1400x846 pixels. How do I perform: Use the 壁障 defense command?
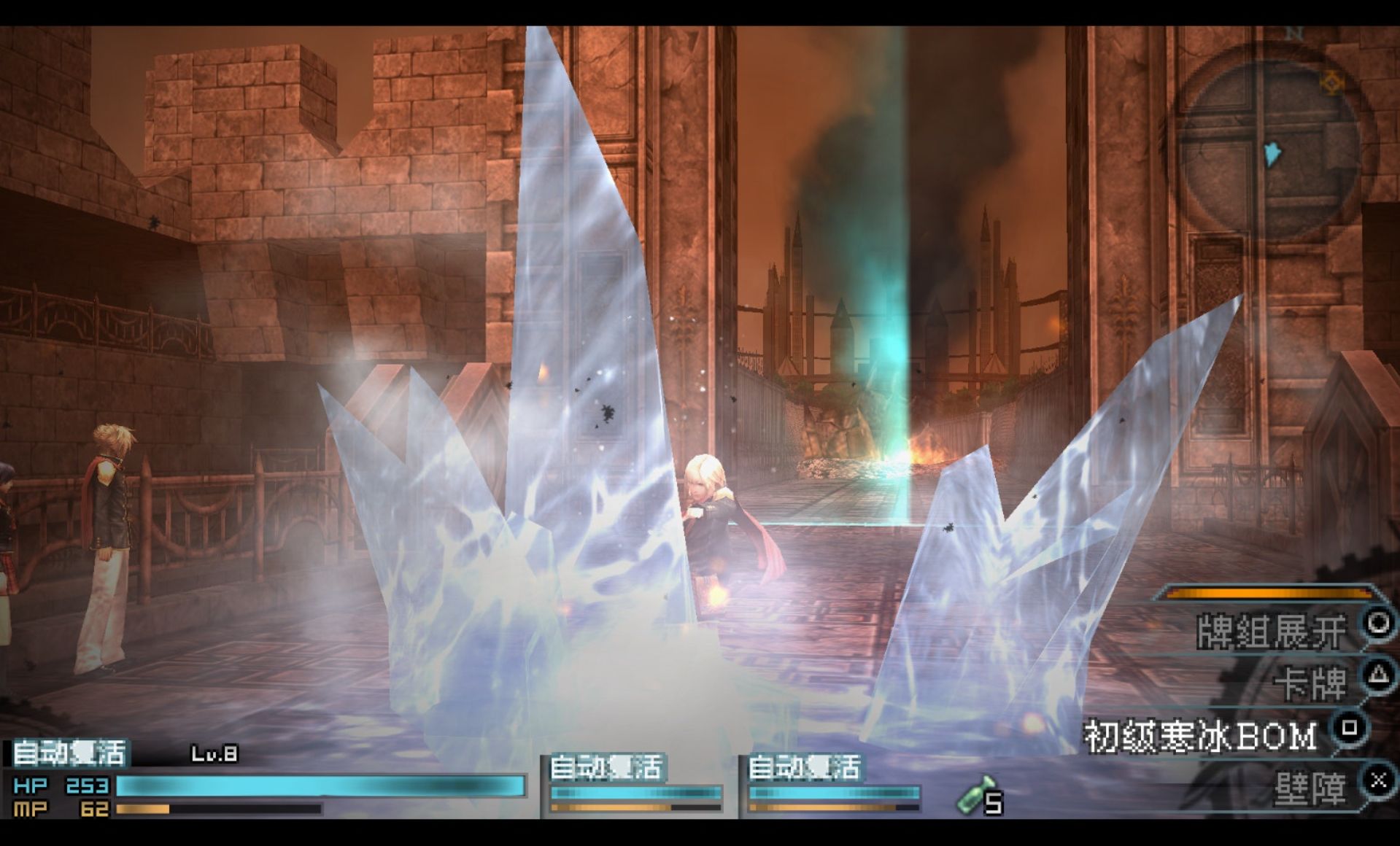[1310, 788]
